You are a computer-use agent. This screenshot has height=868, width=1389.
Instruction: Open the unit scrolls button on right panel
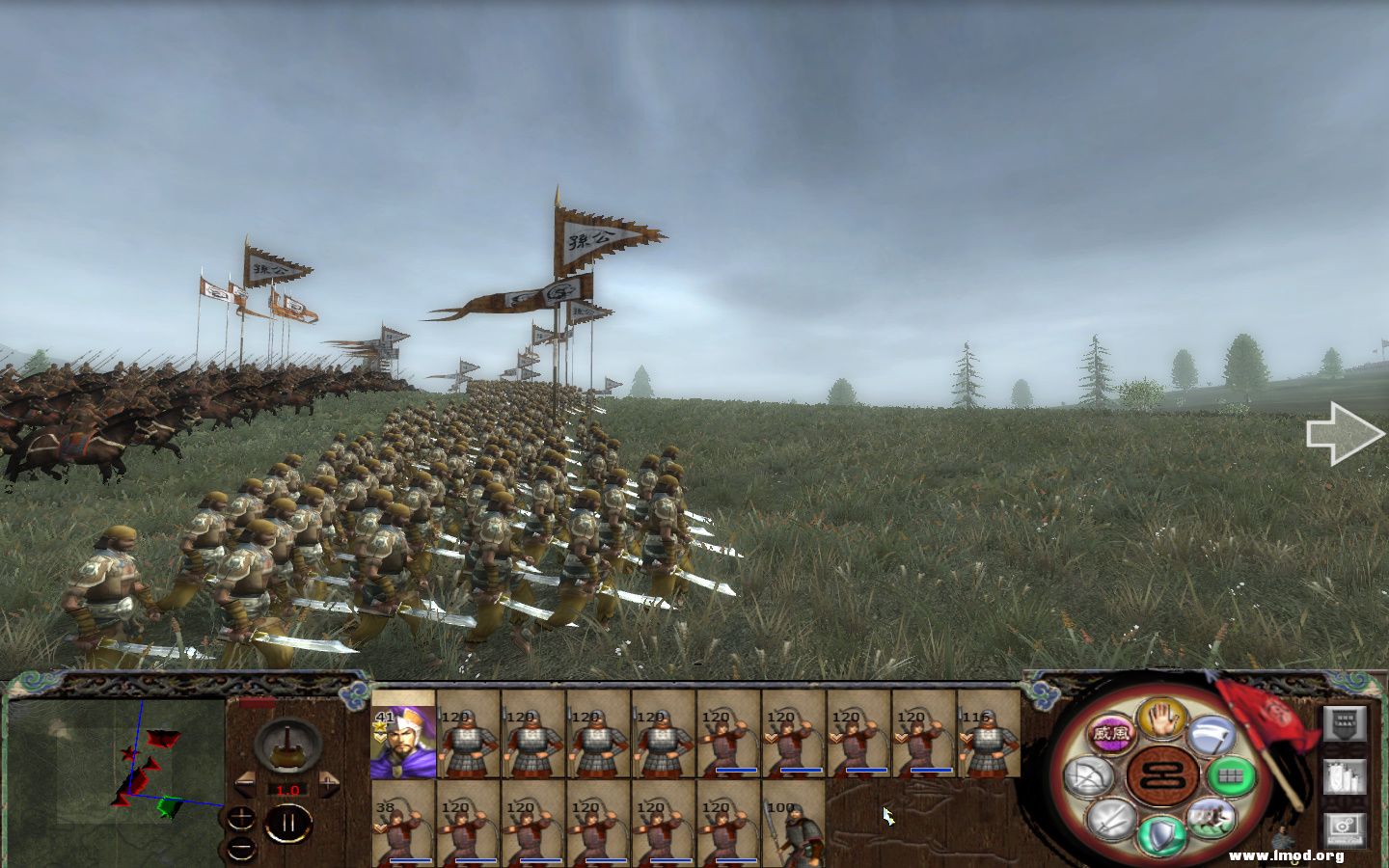pyautogui.click(x=1343, y=778)
